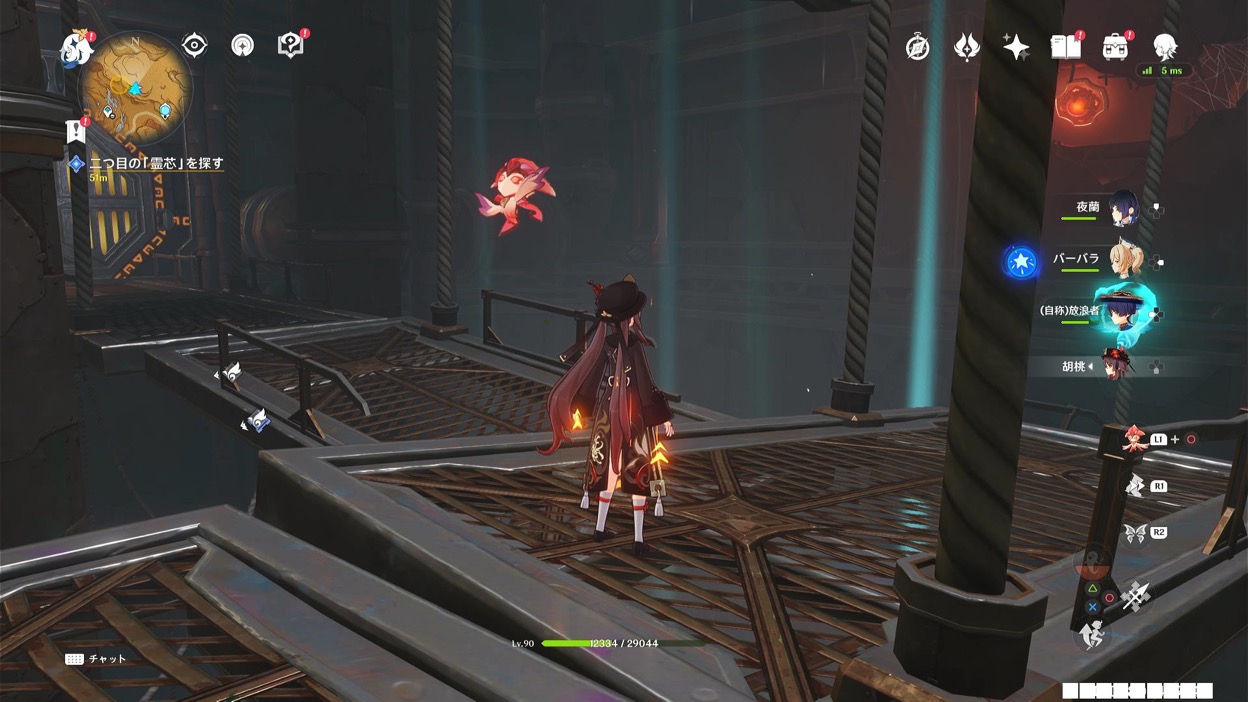Use the red fish gadget icon
Image resolution: width=1248 pixels, height=702 pixels.
[x=1134, y=439]
